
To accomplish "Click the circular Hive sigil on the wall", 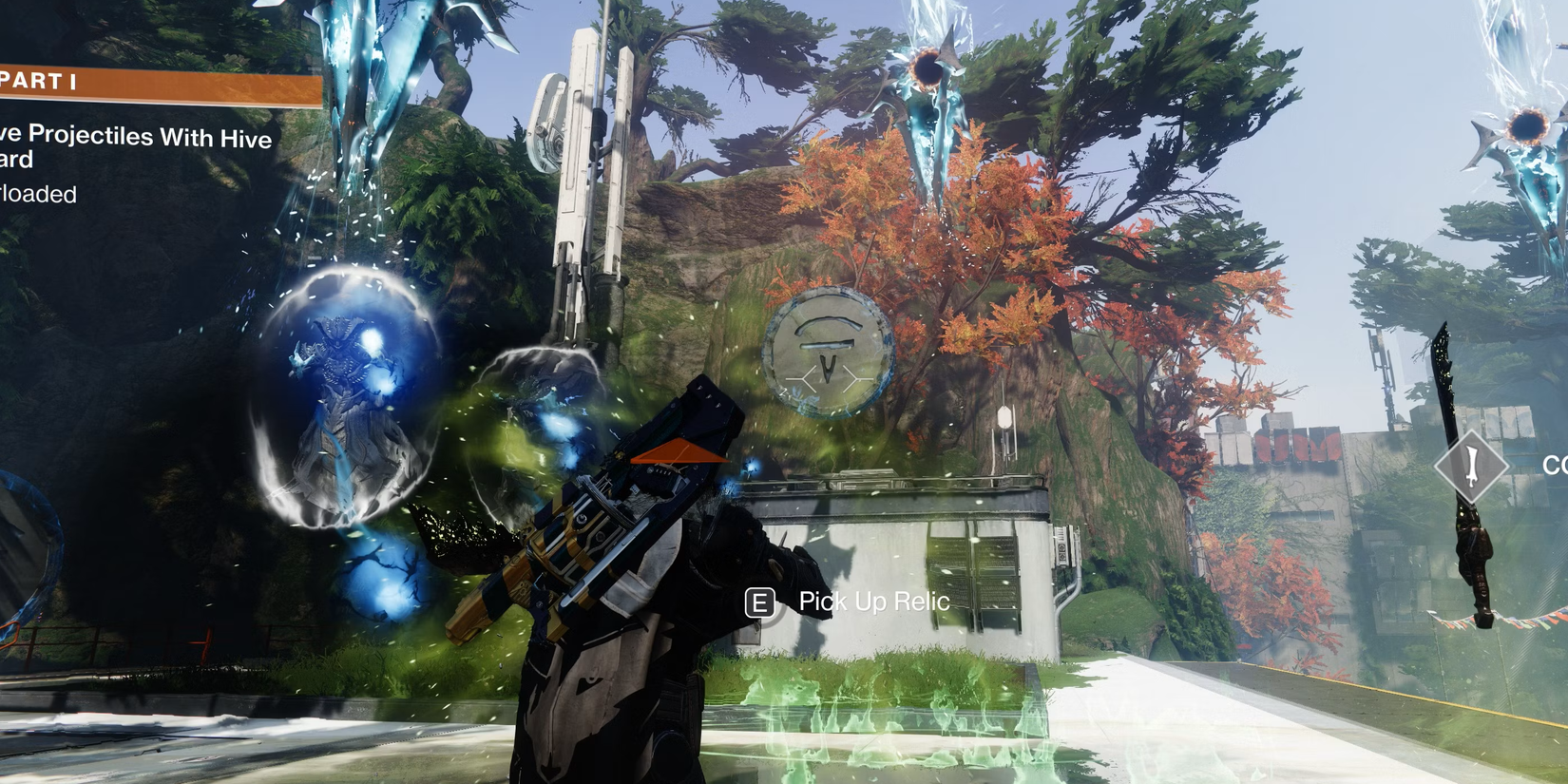I will (825, 354).
